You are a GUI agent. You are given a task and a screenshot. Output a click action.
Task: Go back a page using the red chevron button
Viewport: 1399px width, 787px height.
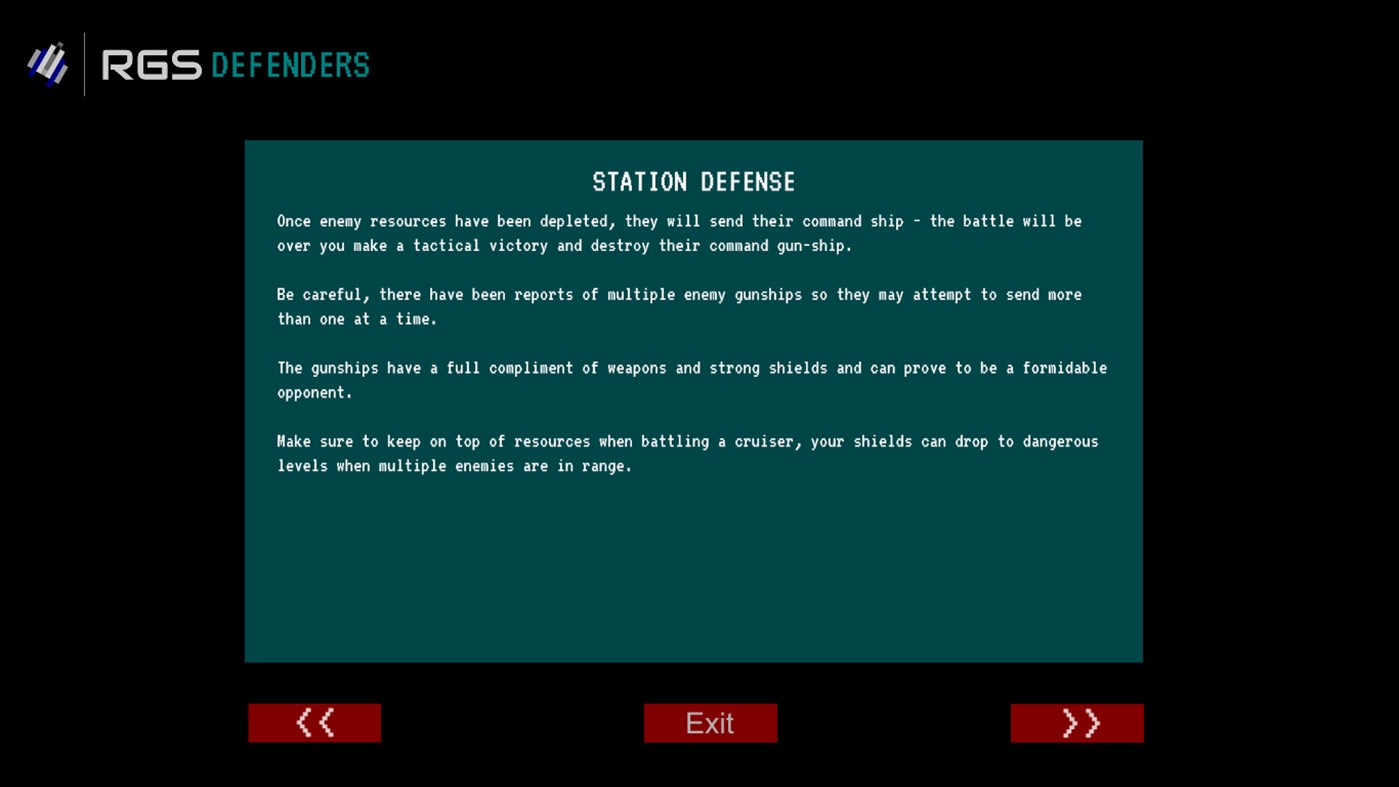click(314, 722)
